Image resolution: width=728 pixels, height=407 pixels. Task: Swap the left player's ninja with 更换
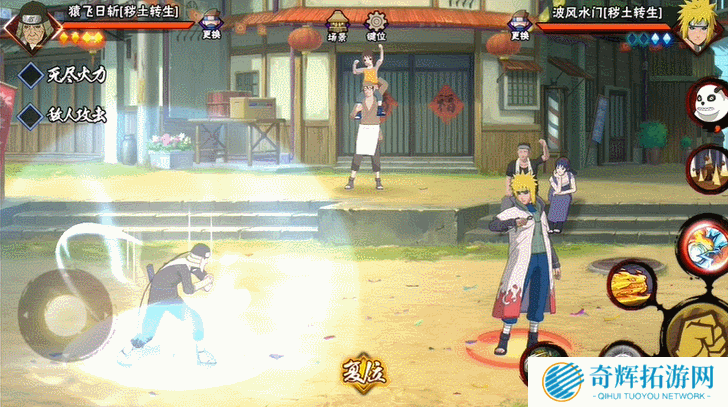tap(210, 26)
